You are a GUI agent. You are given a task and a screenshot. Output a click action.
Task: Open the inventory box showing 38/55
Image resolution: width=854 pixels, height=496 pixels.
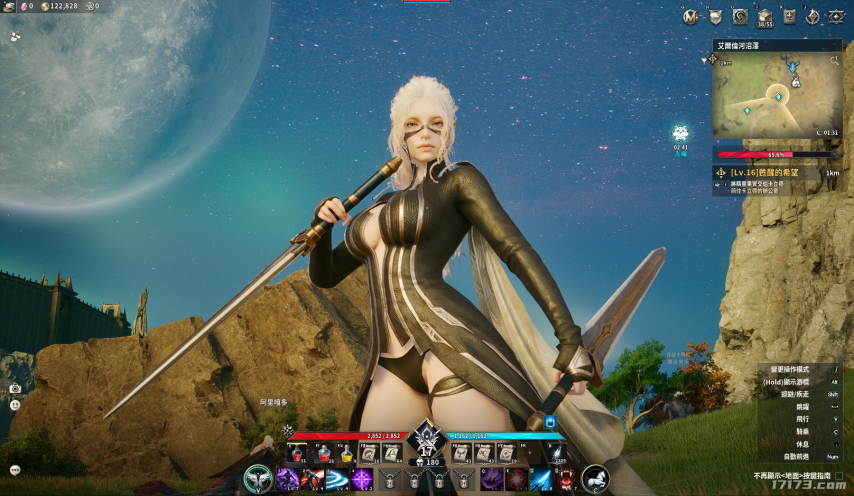coord(765,16)
